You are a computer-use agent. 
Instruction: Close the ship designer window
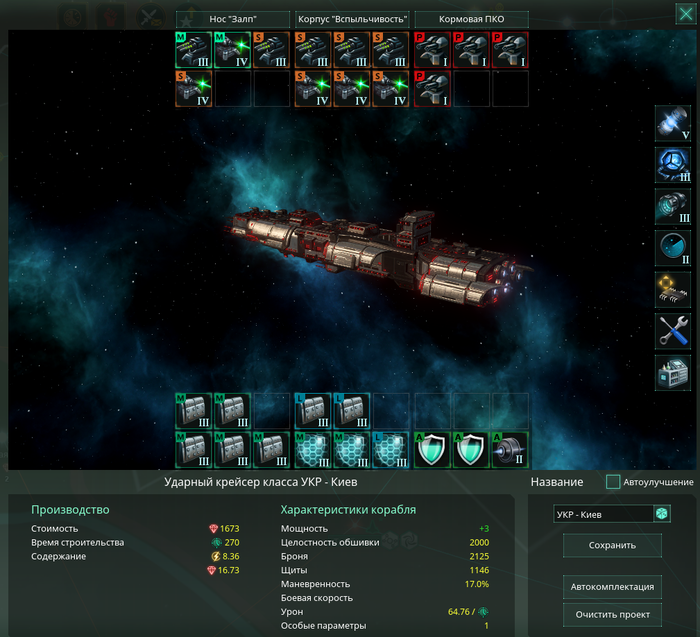pos(683,13)
